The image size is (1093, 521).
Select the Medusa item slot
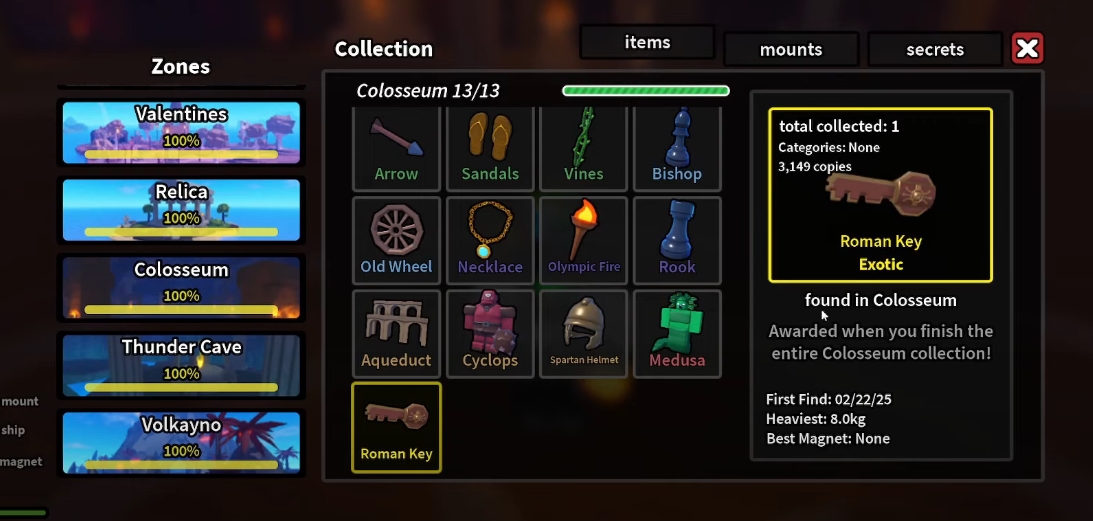(x=677, y=333)
